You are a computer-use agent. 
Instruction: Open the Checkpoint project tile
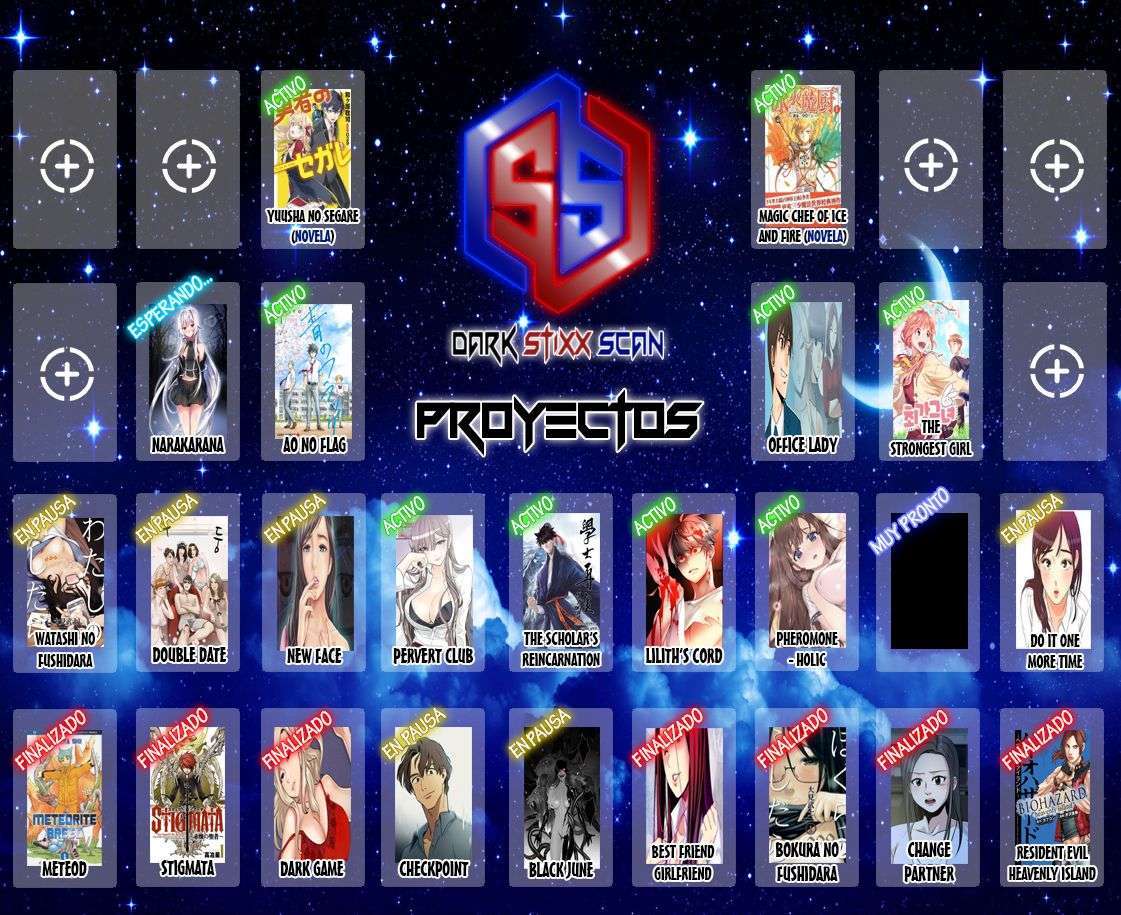433,797
